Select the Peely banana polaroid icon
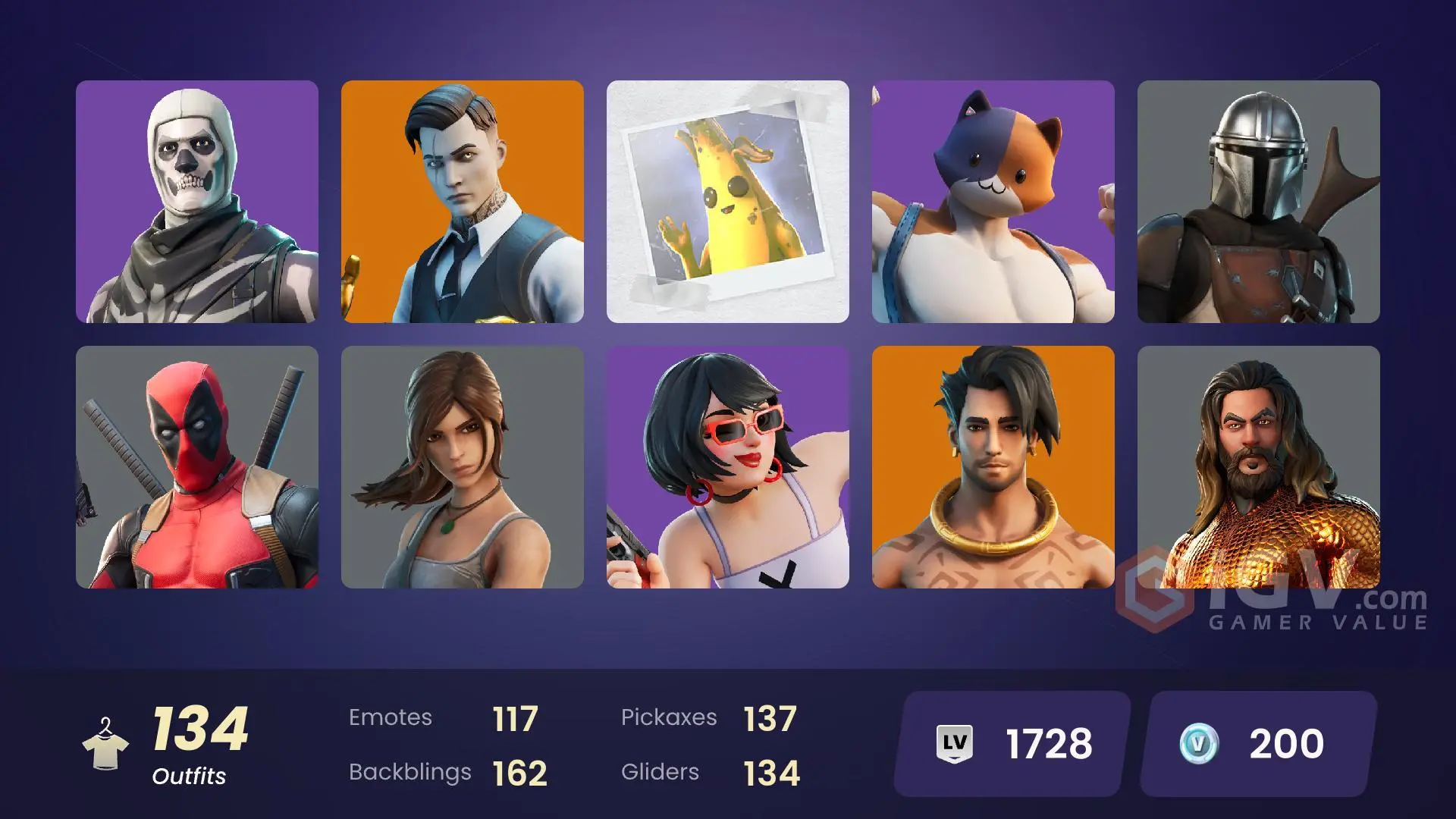 point(728,201)
